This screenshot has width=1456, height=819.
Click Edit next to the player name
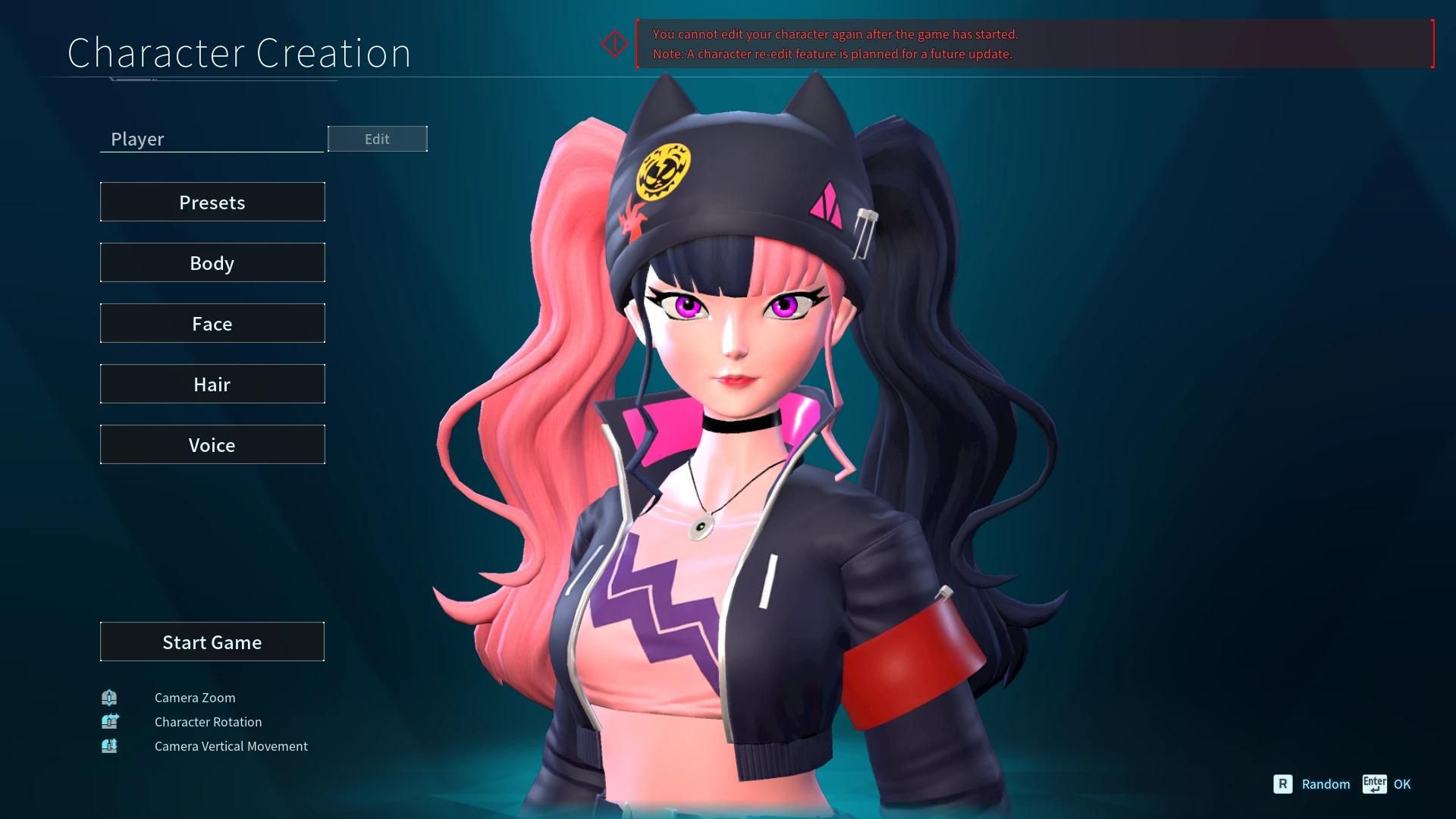tap(377, 139)
